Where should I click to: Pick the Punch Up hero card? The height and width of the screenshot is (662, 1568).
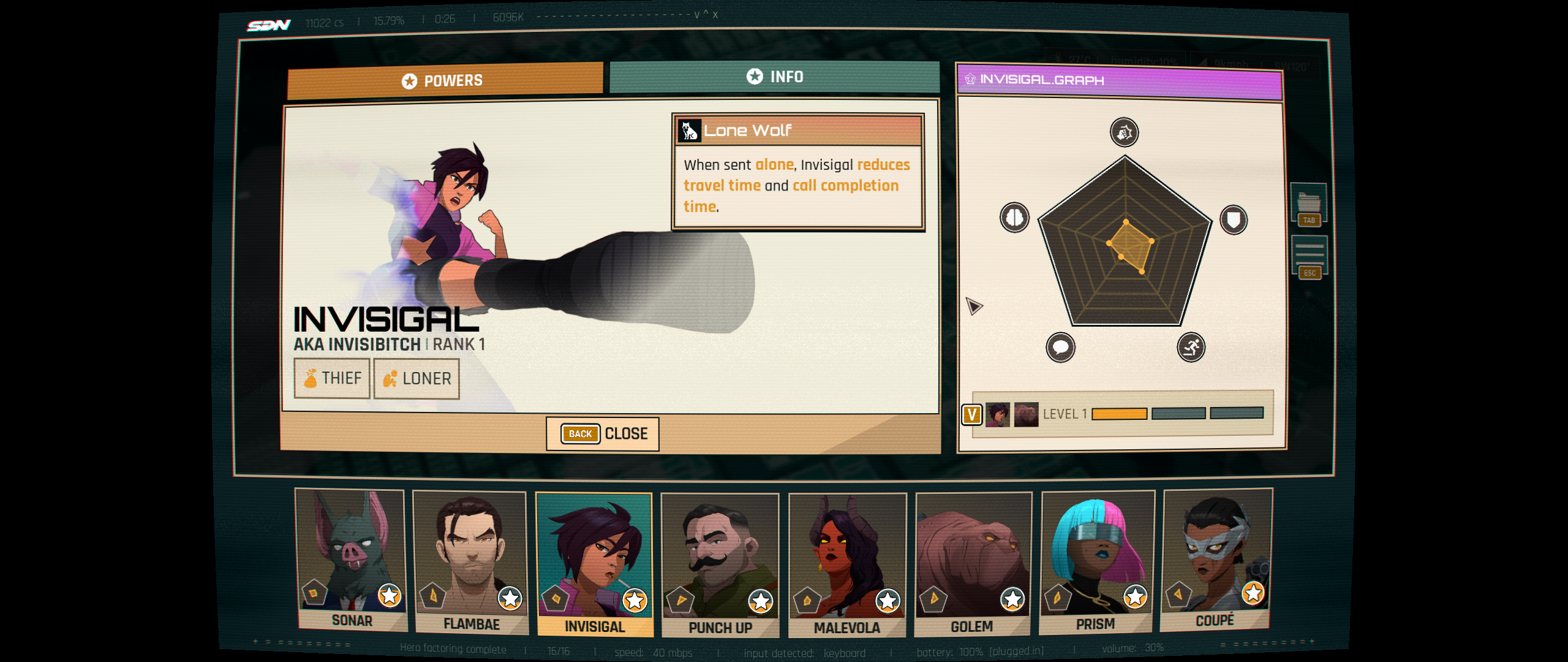click(x=720, y=564)
